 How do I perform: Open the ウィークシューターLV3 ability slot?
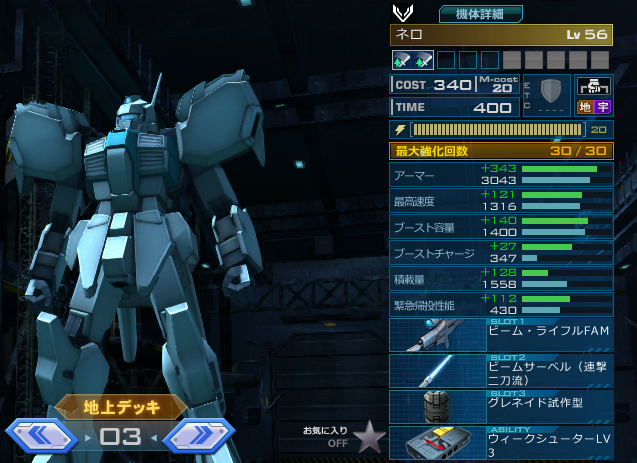tap(501, 443)
